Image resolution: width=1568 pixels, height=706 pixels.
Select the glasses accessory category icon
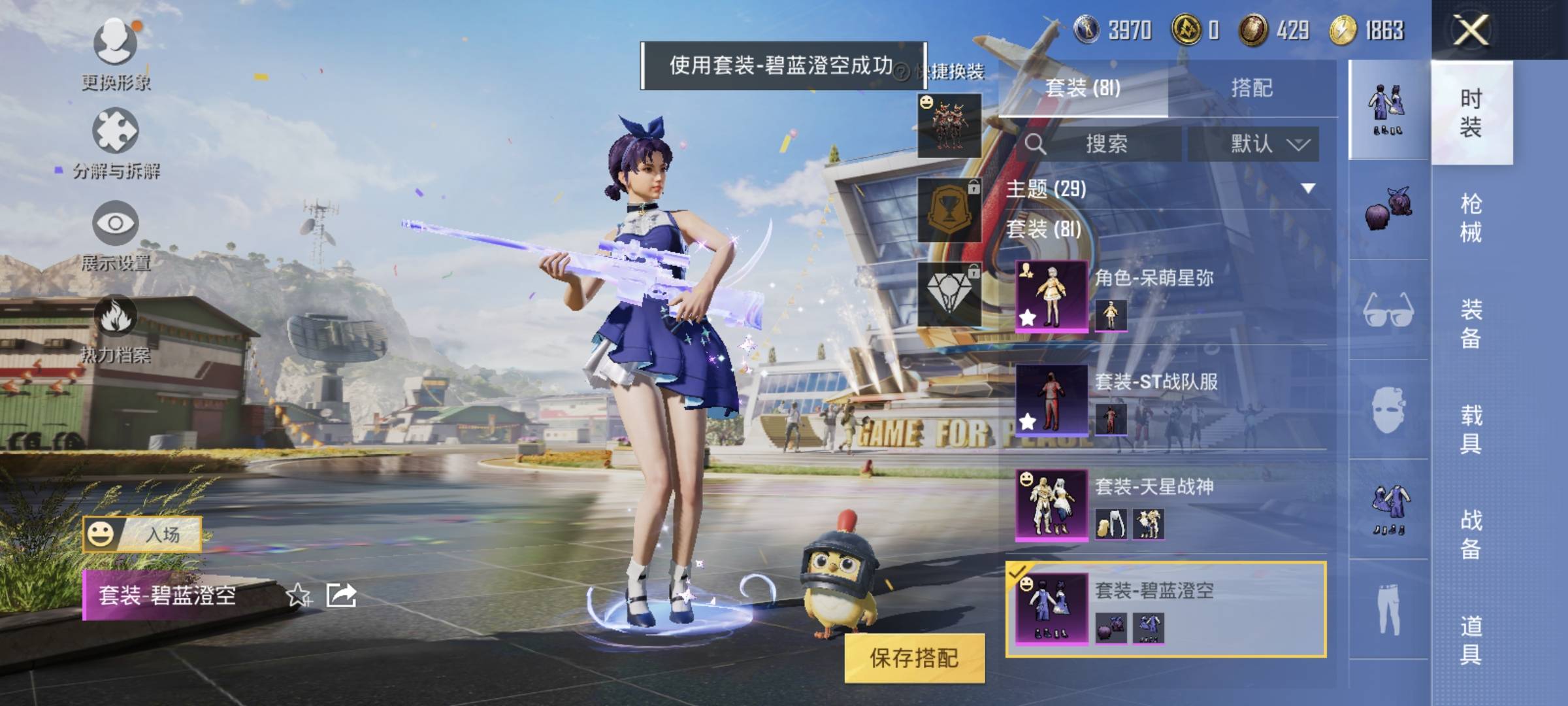point(1388,310)
